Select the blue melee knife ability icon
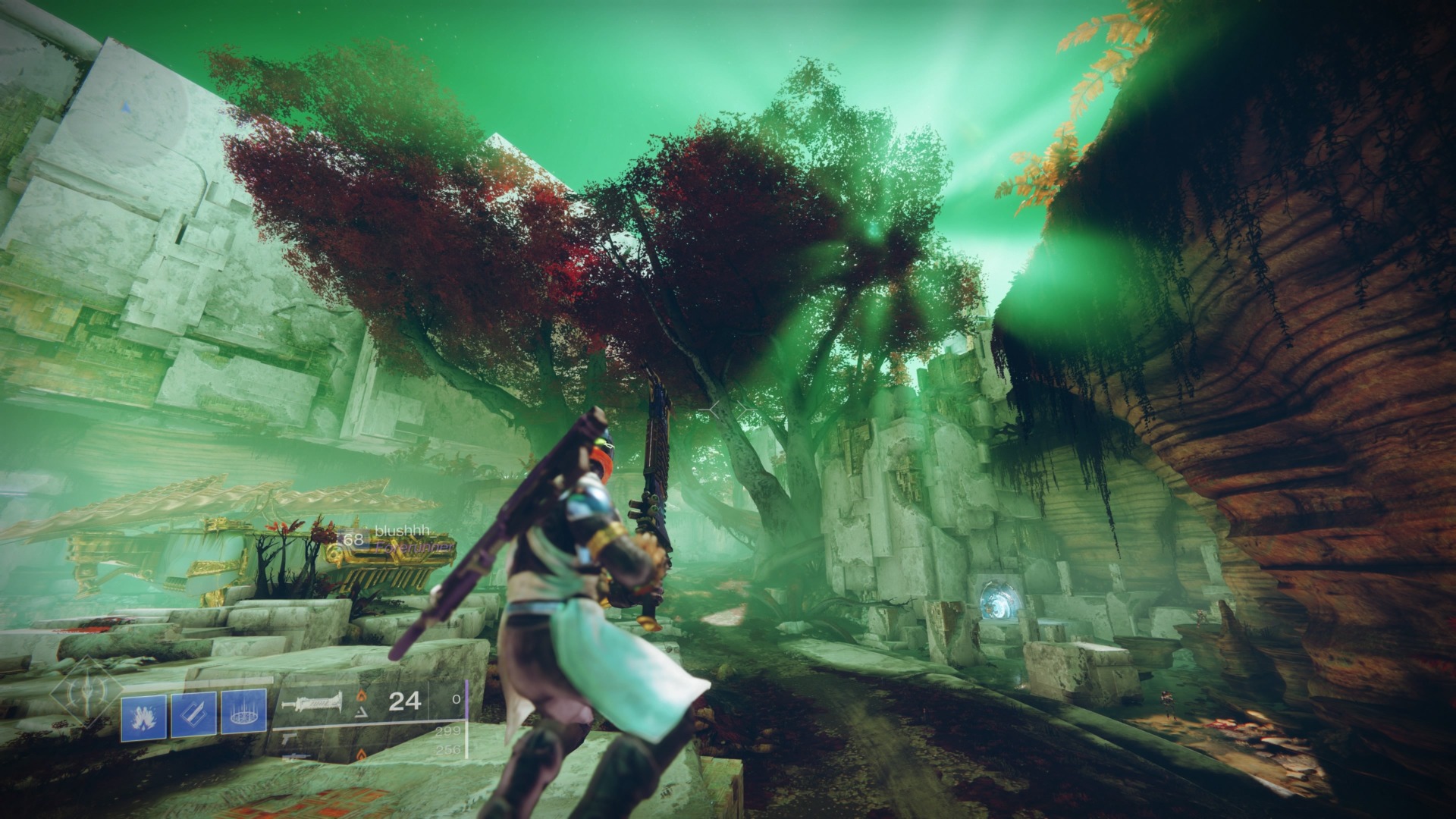Image resolution: width=1456 pixels, height=819 pixels. (193, 714)
